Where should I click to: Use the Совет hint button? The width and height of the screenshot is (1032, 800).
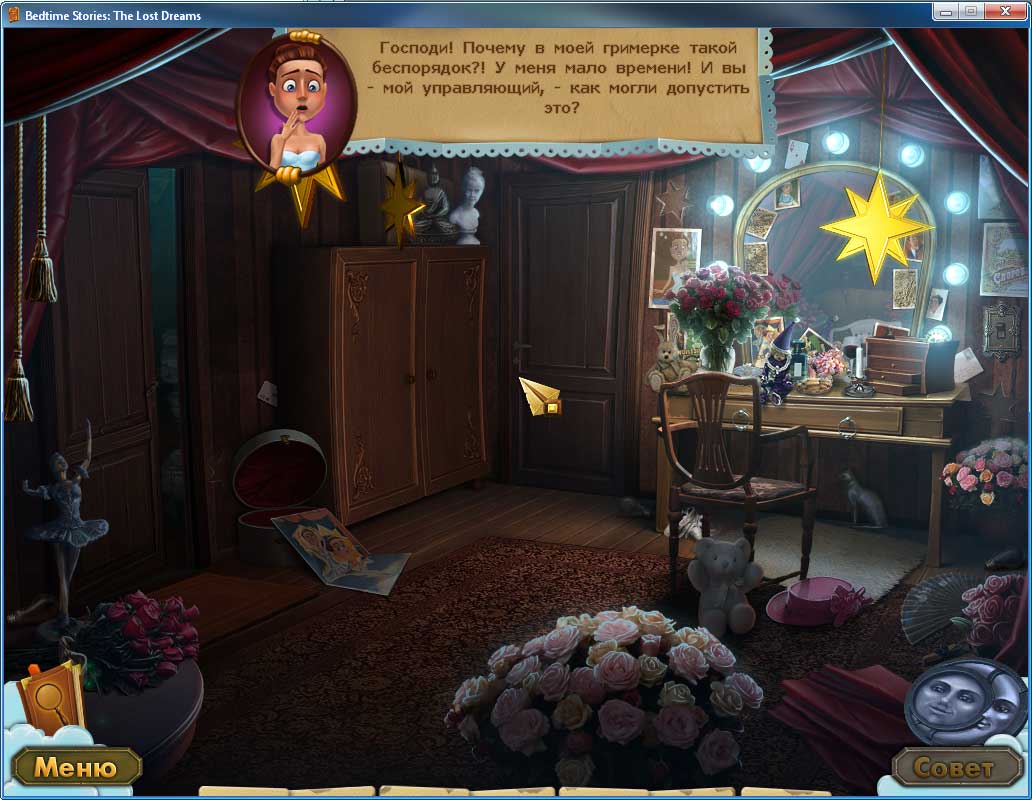pyautogui.click(x=956, y=768)
